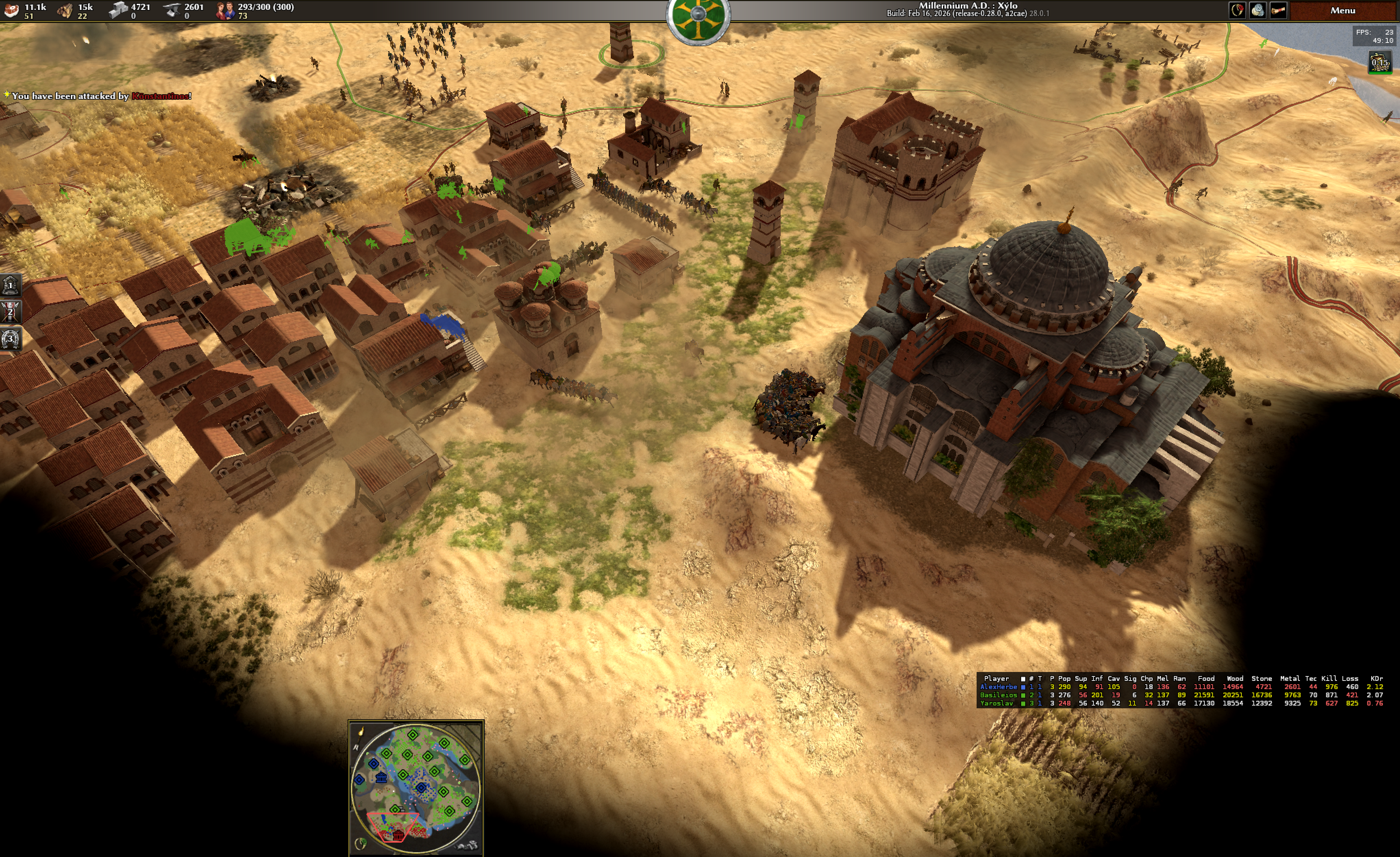Click the research timer icon showing 0:15
The image size is (1400, 857).
click(x=1379, y=62)
